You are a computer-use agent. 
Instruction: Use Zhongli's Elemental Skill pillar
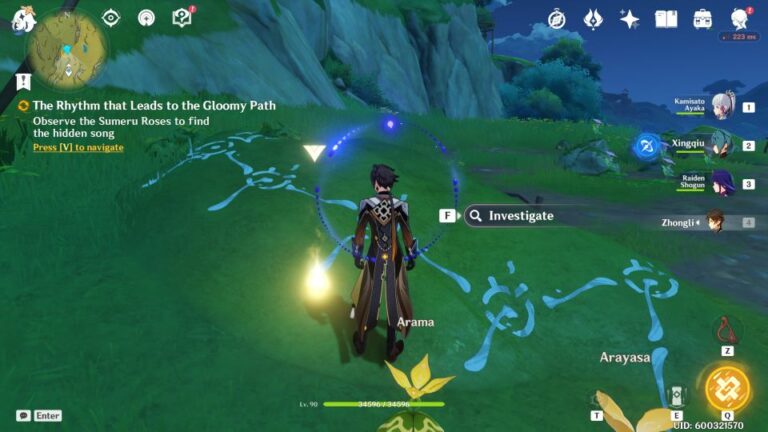point(677,395)
